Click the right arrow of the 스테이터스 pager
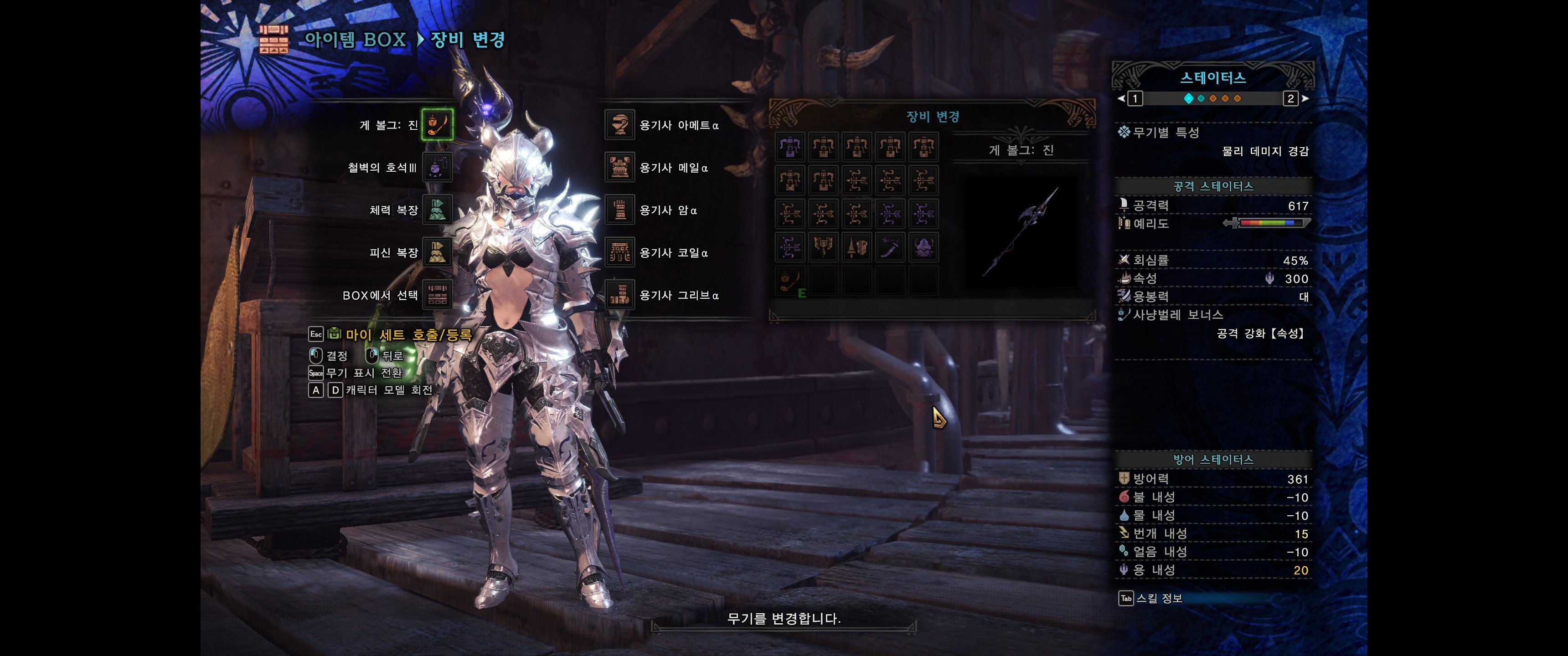The width and height of the screenshot is (1568, 656). 1305,98
